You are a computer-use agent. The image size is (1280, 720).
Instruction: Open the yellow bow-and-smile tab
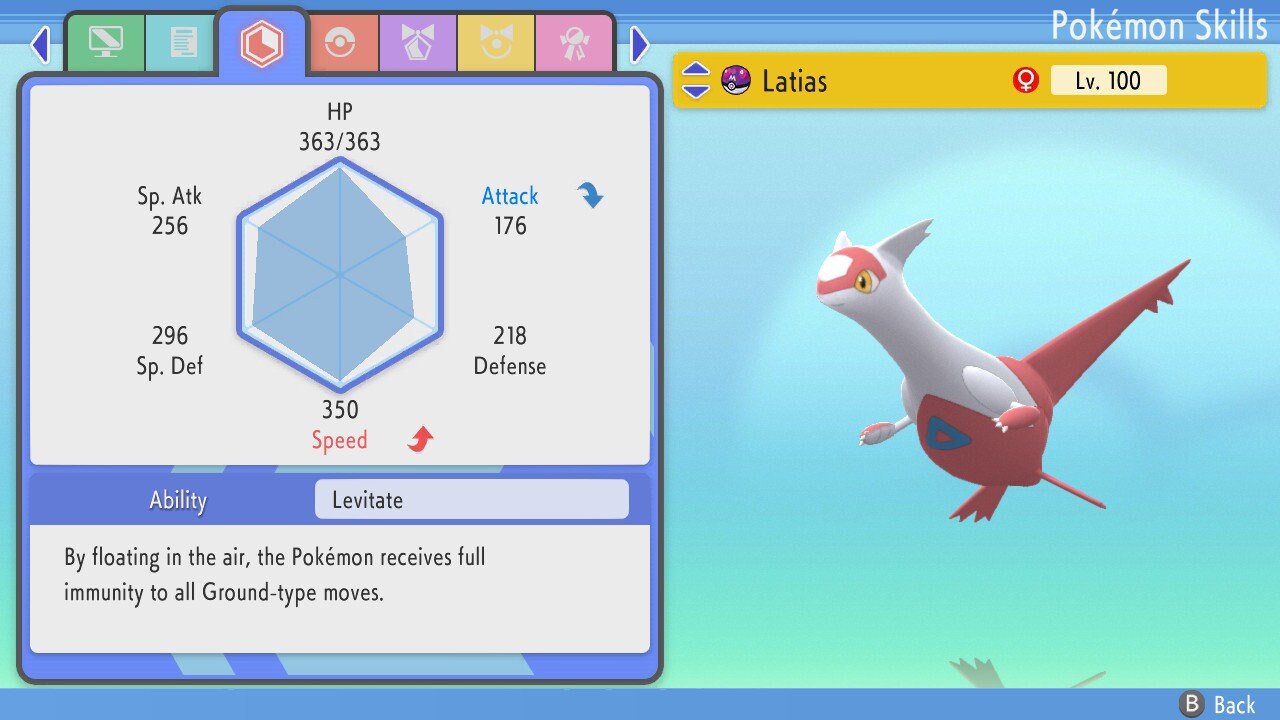click(x=496, y=43)
